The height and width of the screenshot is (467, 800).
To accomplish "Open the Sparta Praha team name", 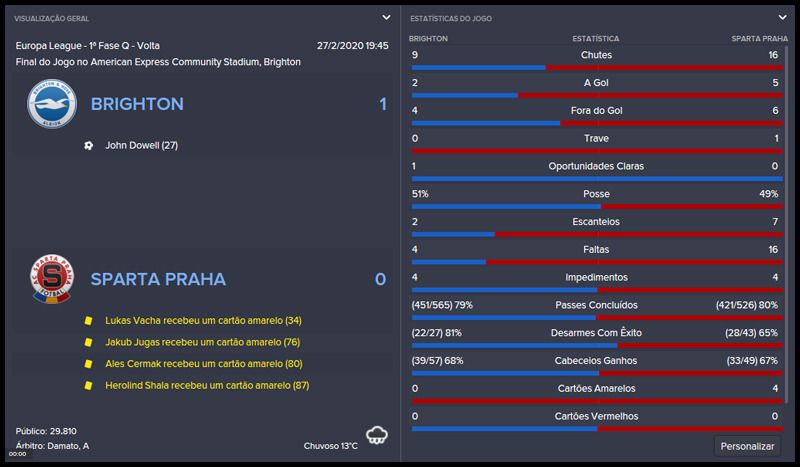I will [x=158, y=279].
